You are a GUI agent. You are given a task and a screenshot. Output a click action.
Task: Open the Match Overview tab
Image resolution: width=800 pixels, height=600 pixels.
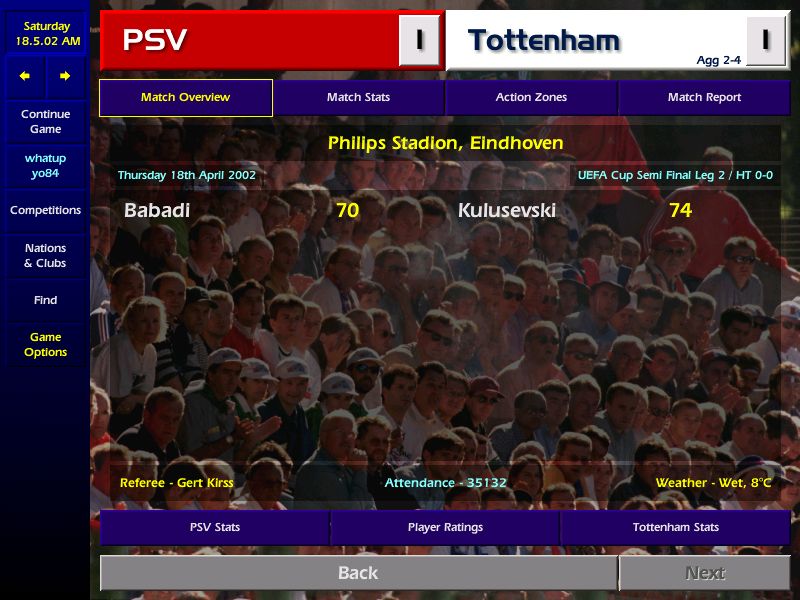[186, 98]
